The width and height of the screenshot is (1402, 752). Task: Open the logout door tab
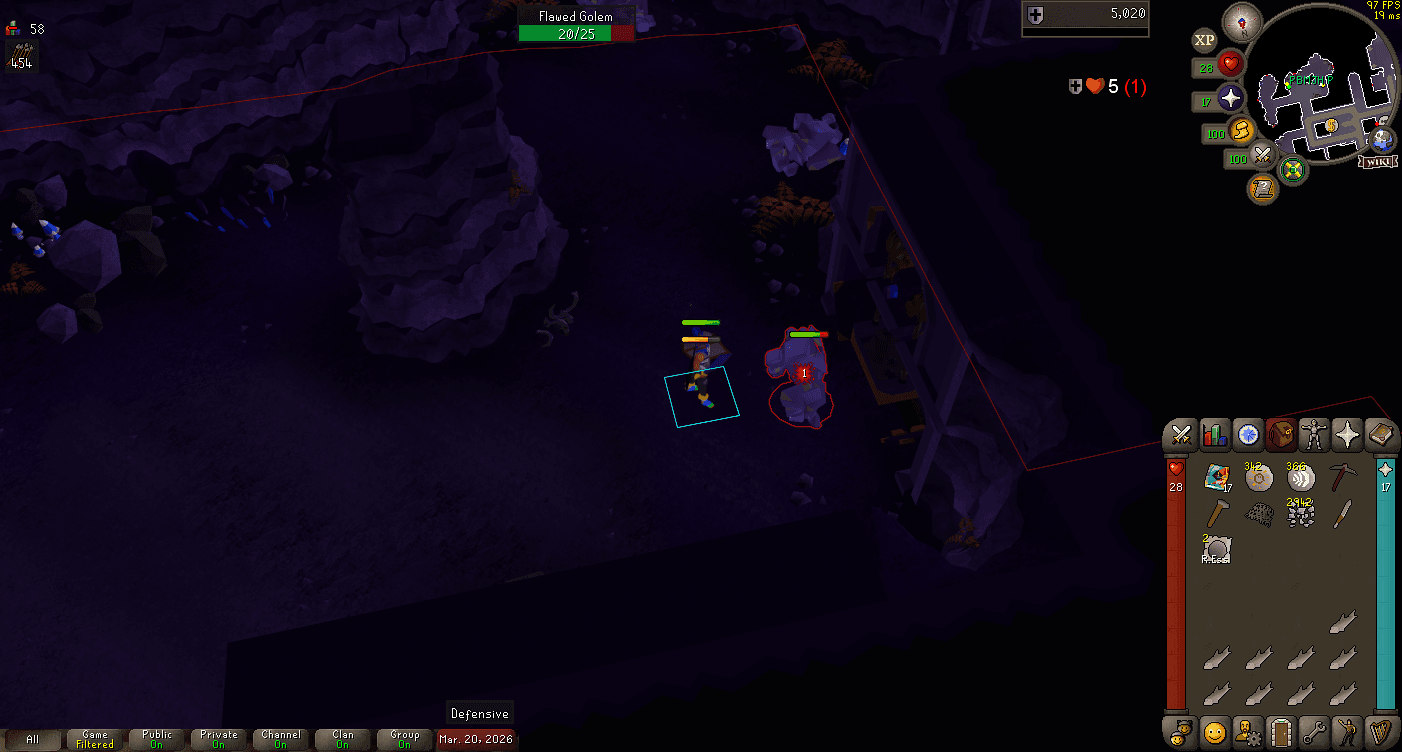[1280, 731]
